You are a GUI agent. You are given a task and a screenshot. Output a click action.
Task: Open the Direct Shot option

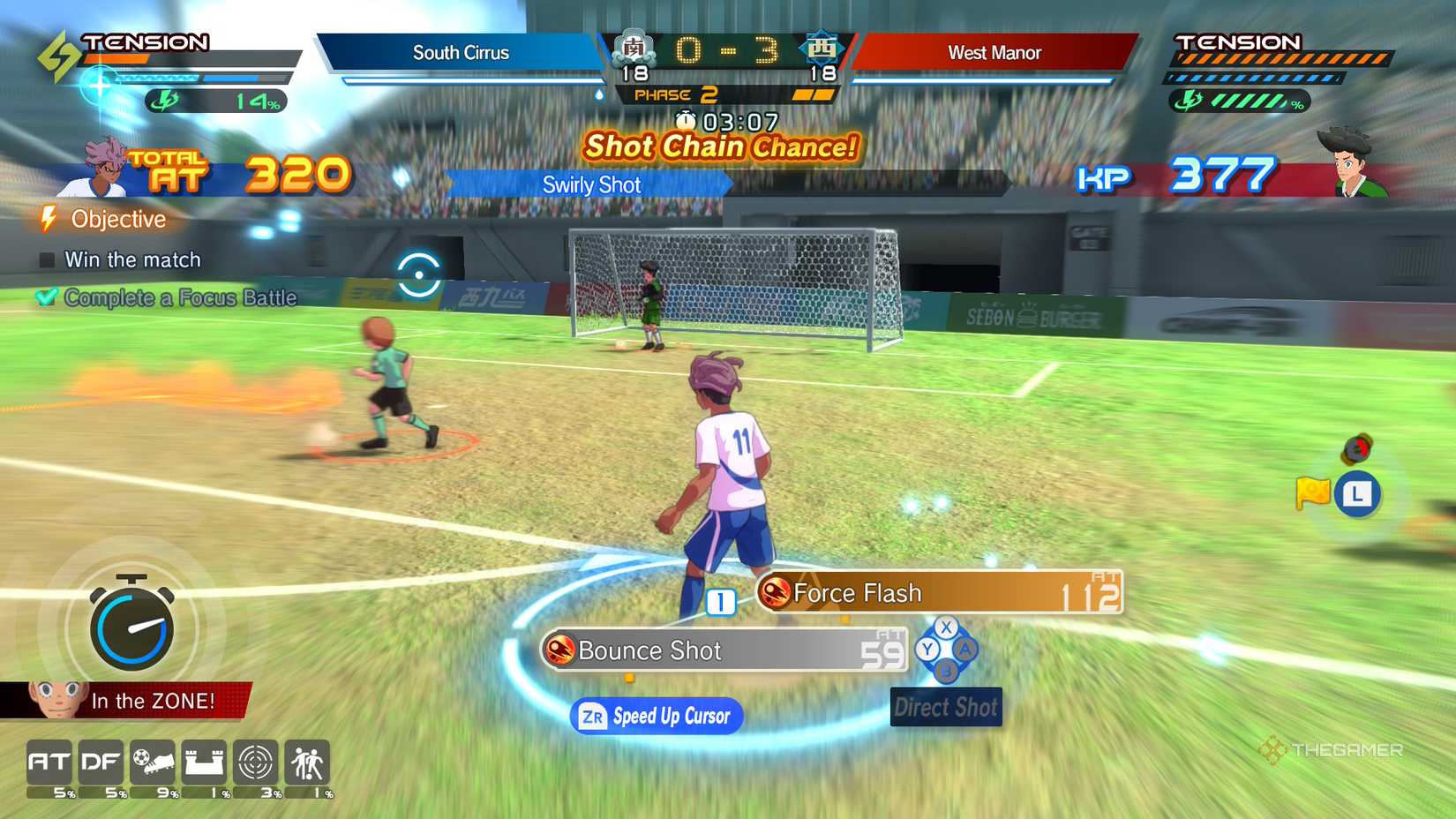[946, 707]
